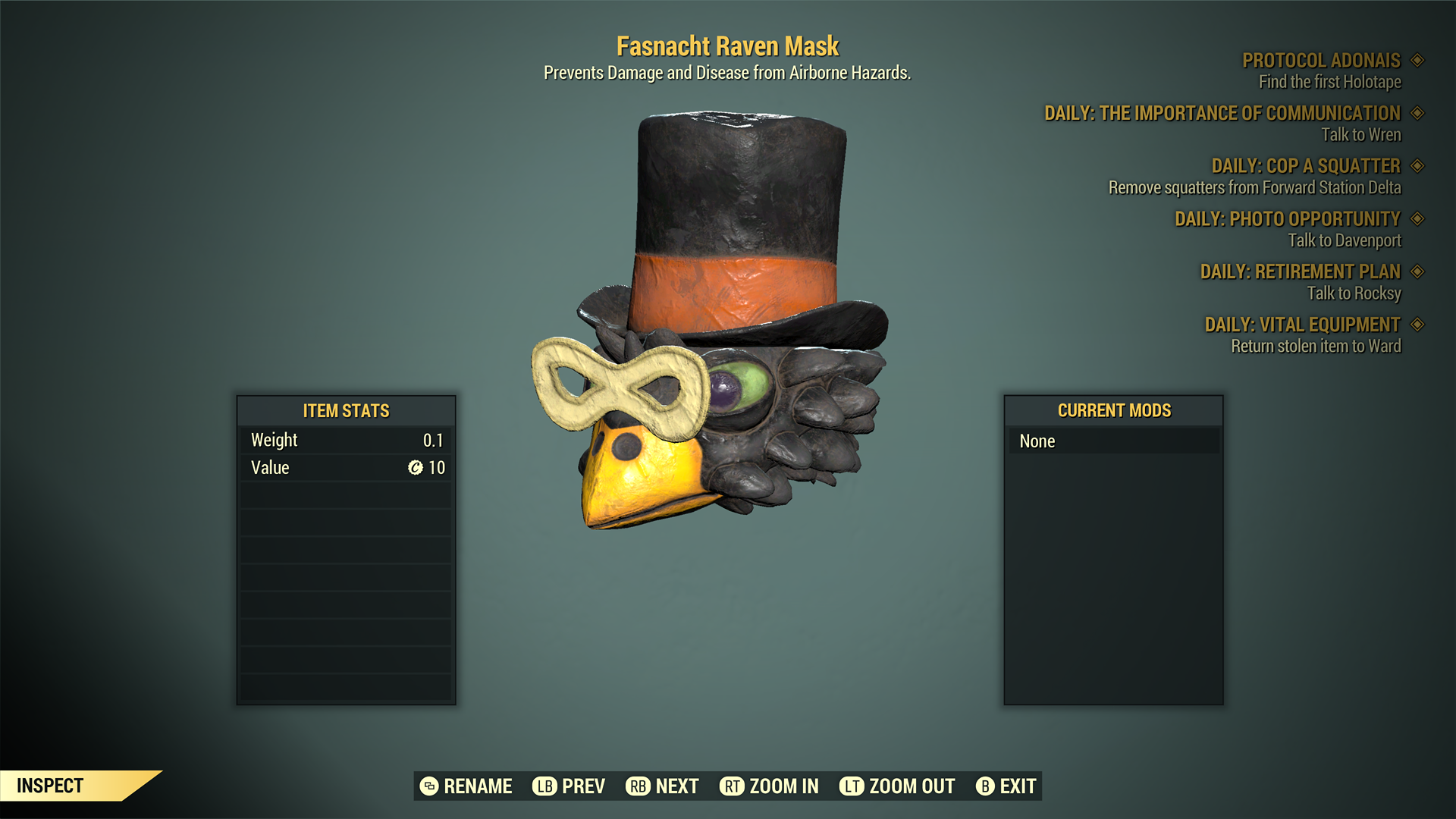Click the Vital Equipment daily quest
1456x819 pixels.
pos(1302,325)
